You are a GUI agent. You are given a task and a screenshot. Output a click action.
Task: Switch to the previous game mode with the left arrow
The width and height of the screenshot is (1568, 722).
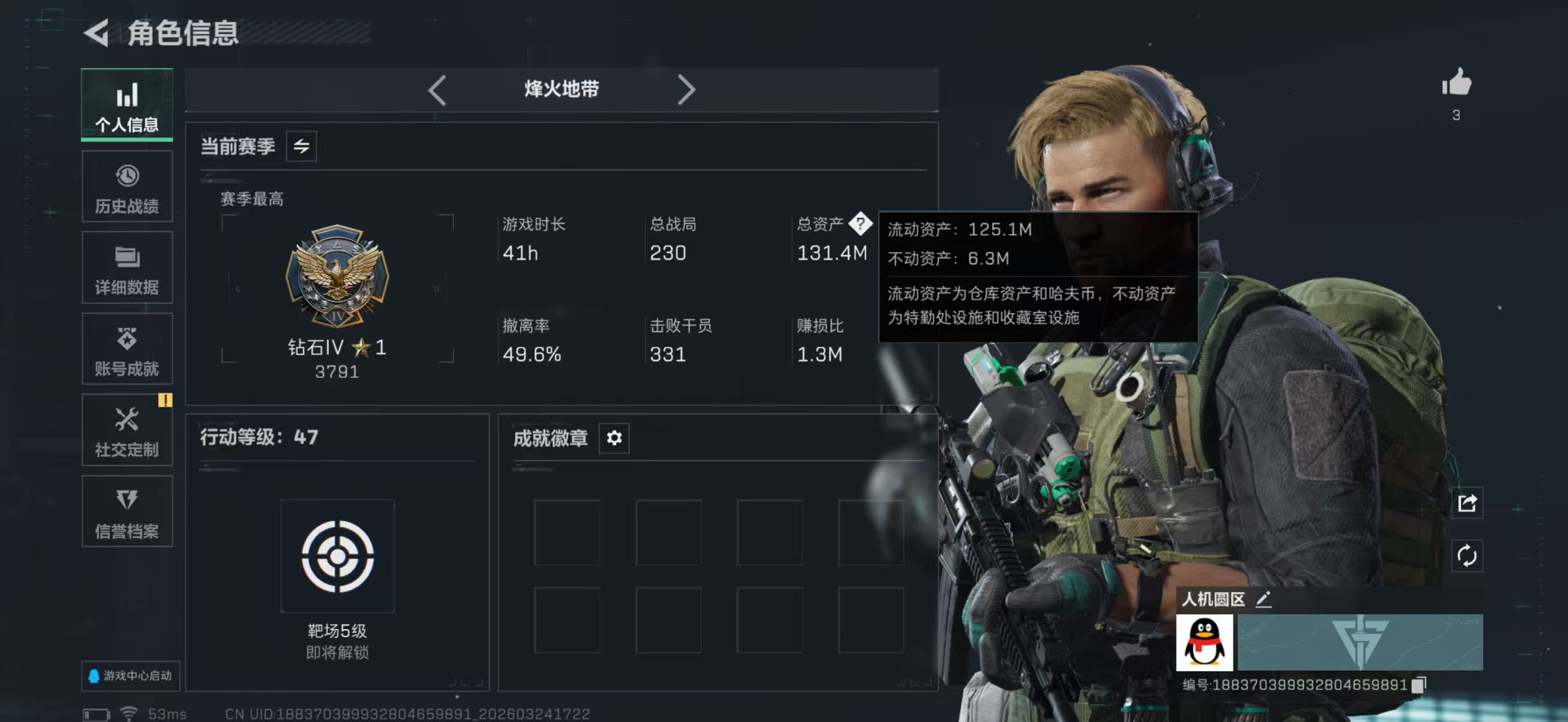[x=437, y=90]
